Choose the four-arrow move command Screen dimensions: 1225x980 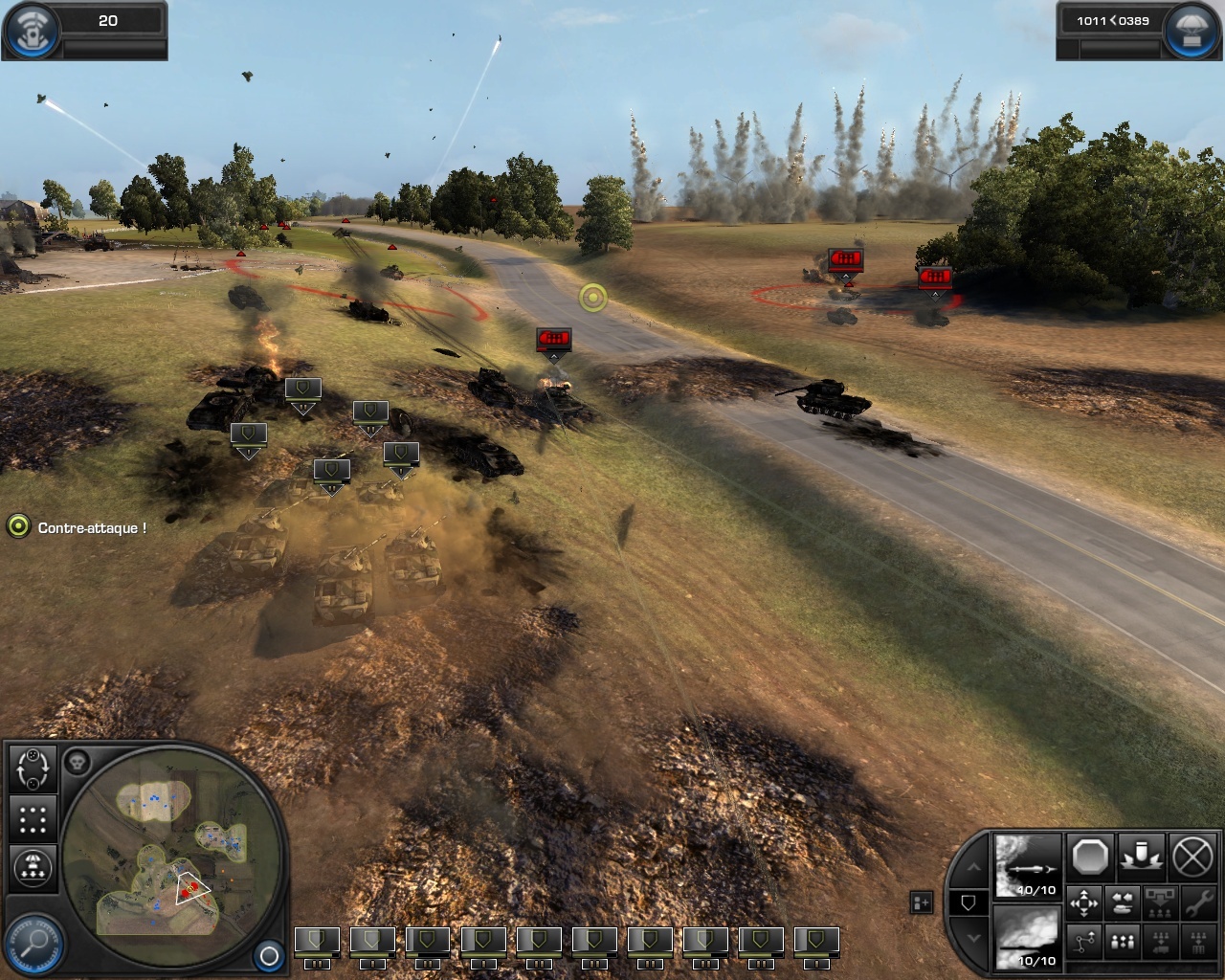coord(1084,902)
